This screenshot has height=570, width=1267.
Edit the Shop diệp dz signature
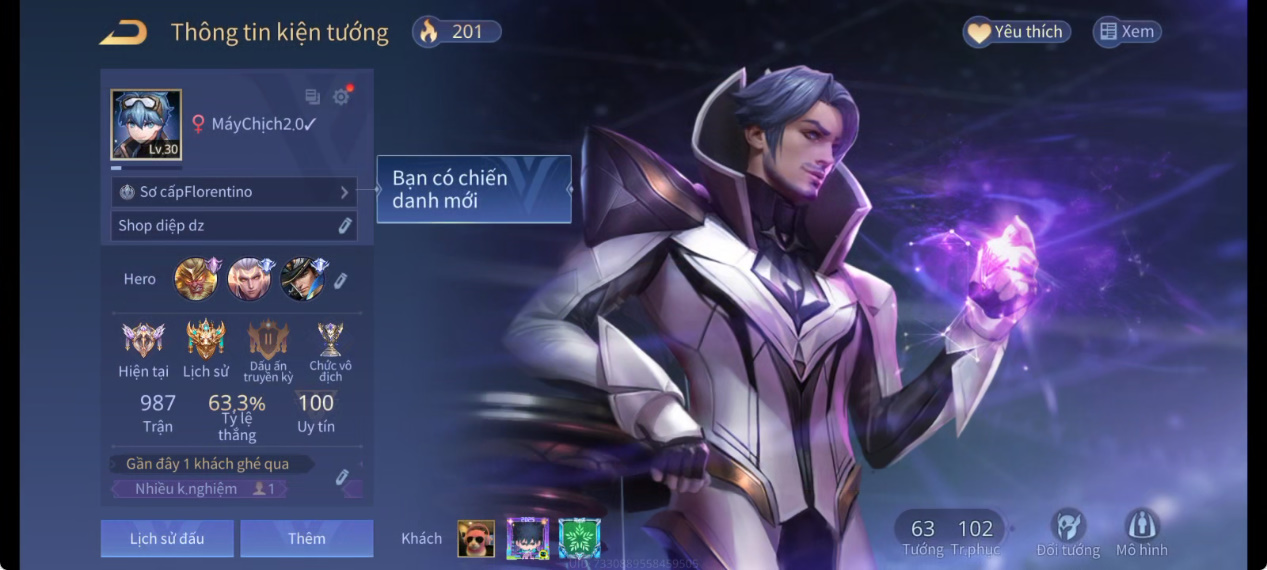click(x=345, y=226)
